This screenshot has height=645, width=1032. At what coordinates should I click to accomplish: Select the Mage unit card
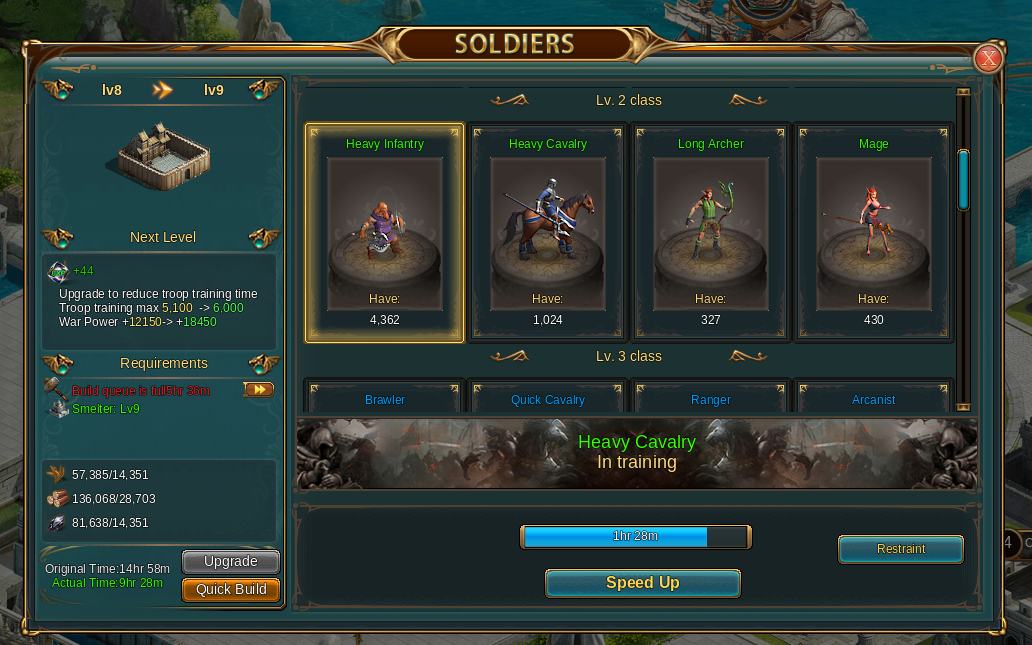[874, 232]
